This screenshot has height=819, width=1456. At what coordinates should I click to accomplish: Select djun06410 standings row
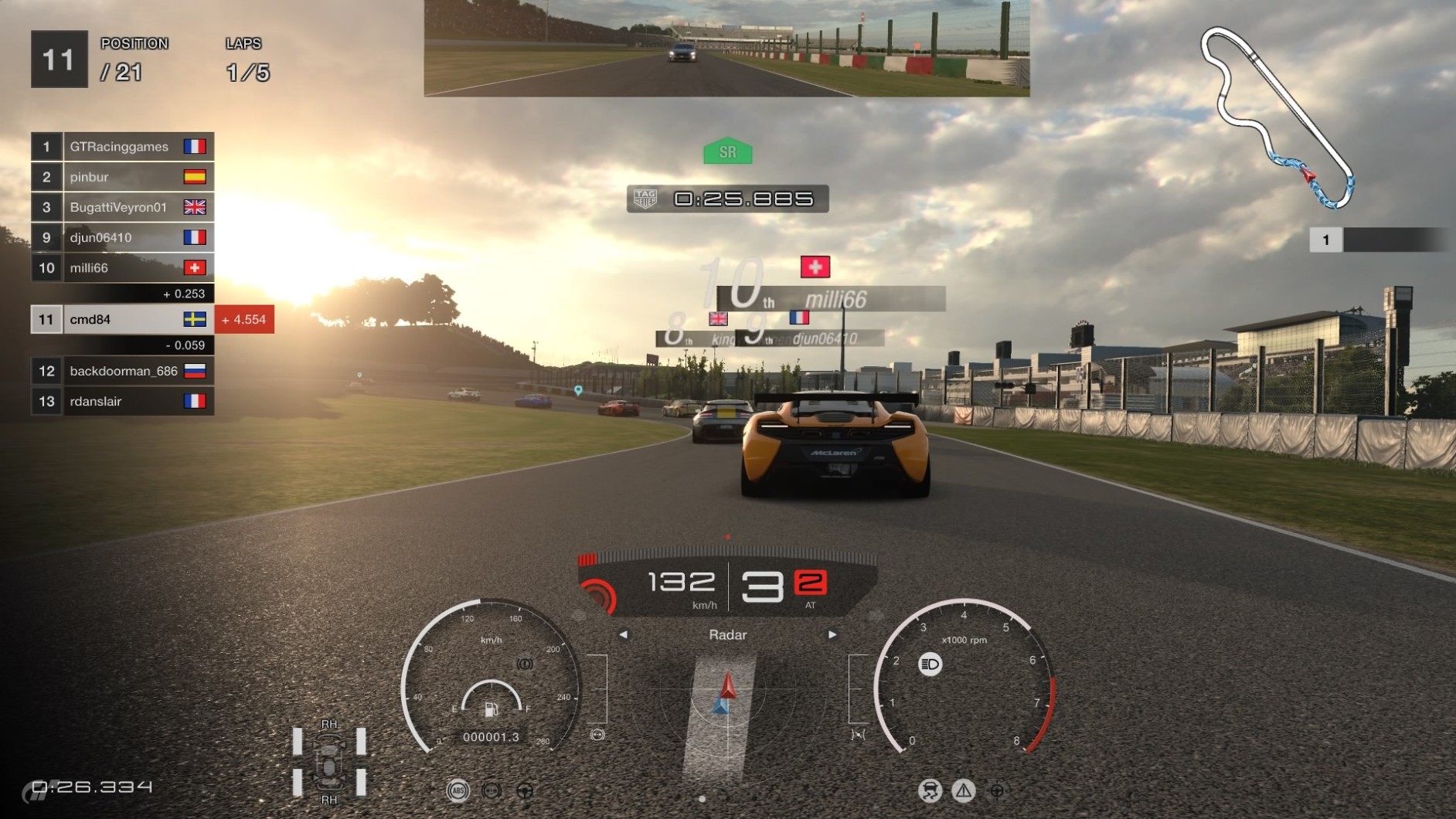(122, 237)
